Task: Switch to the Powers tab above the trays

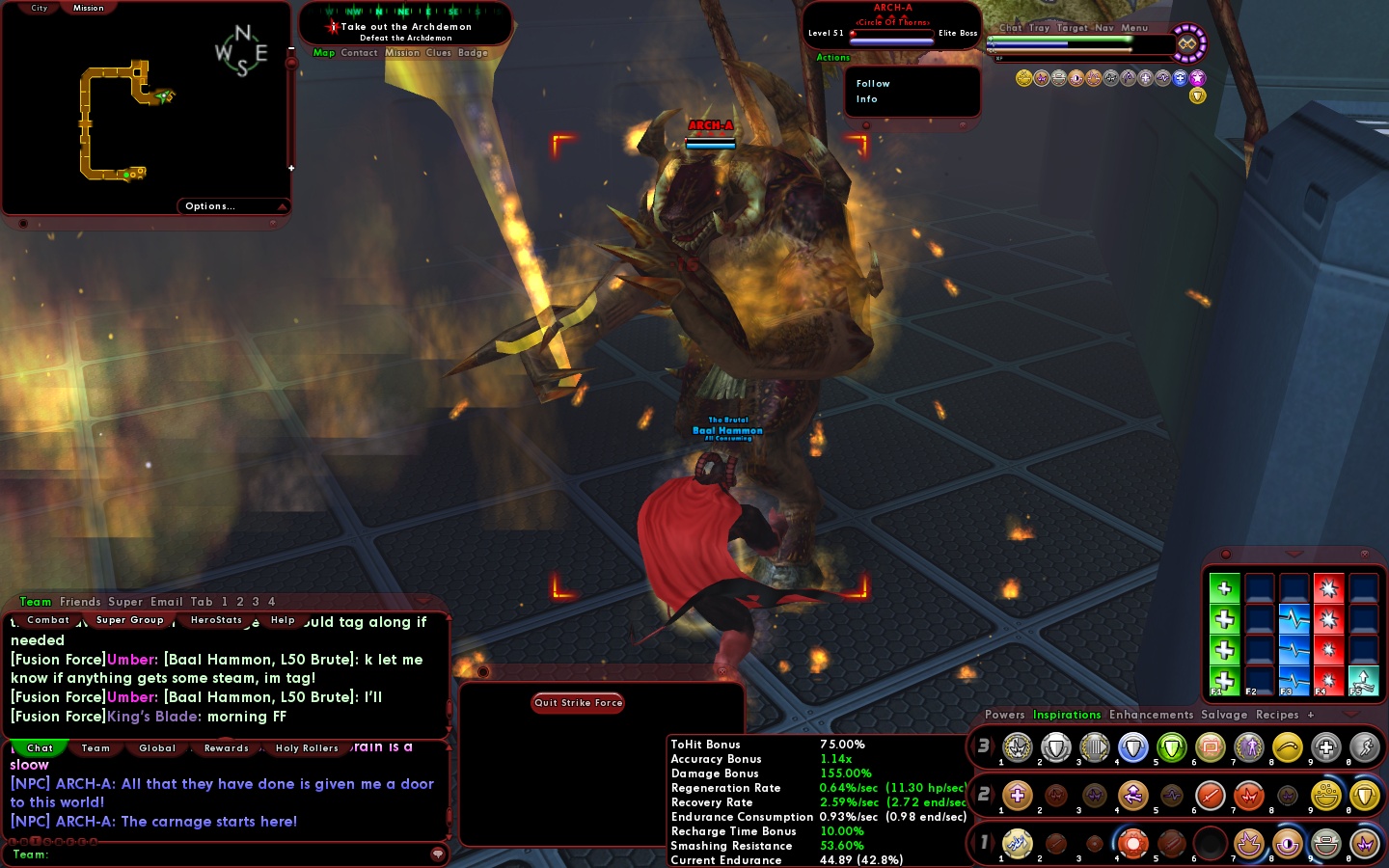Action: tap(1004, 715)
